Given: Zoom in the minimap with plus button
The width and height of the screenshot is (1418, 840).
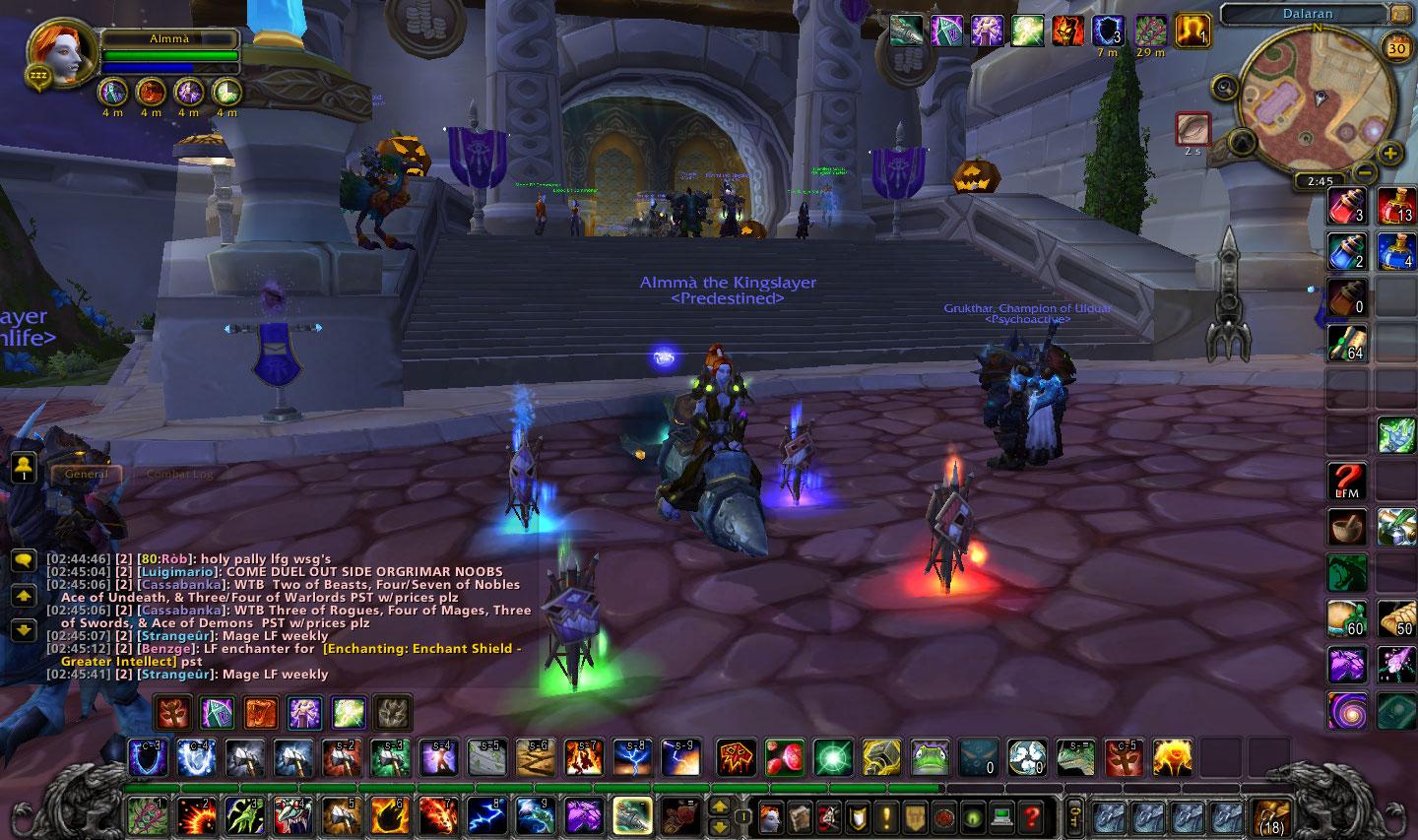Looking at the screenshot, I should pos(1389,154).
